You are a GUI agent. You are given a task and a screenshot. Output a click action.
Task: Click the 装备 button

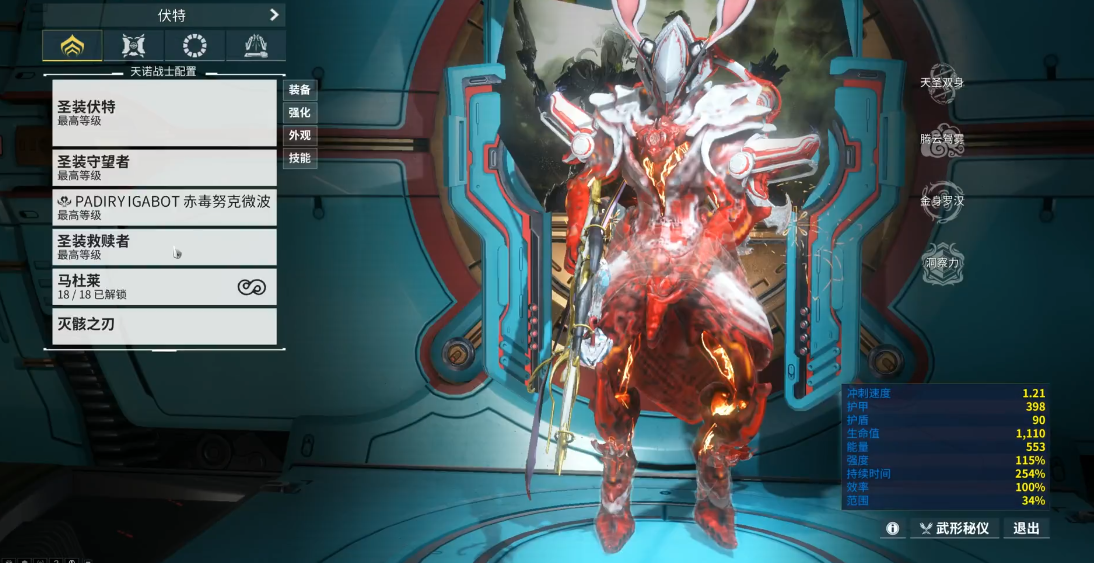click(300, 90)
